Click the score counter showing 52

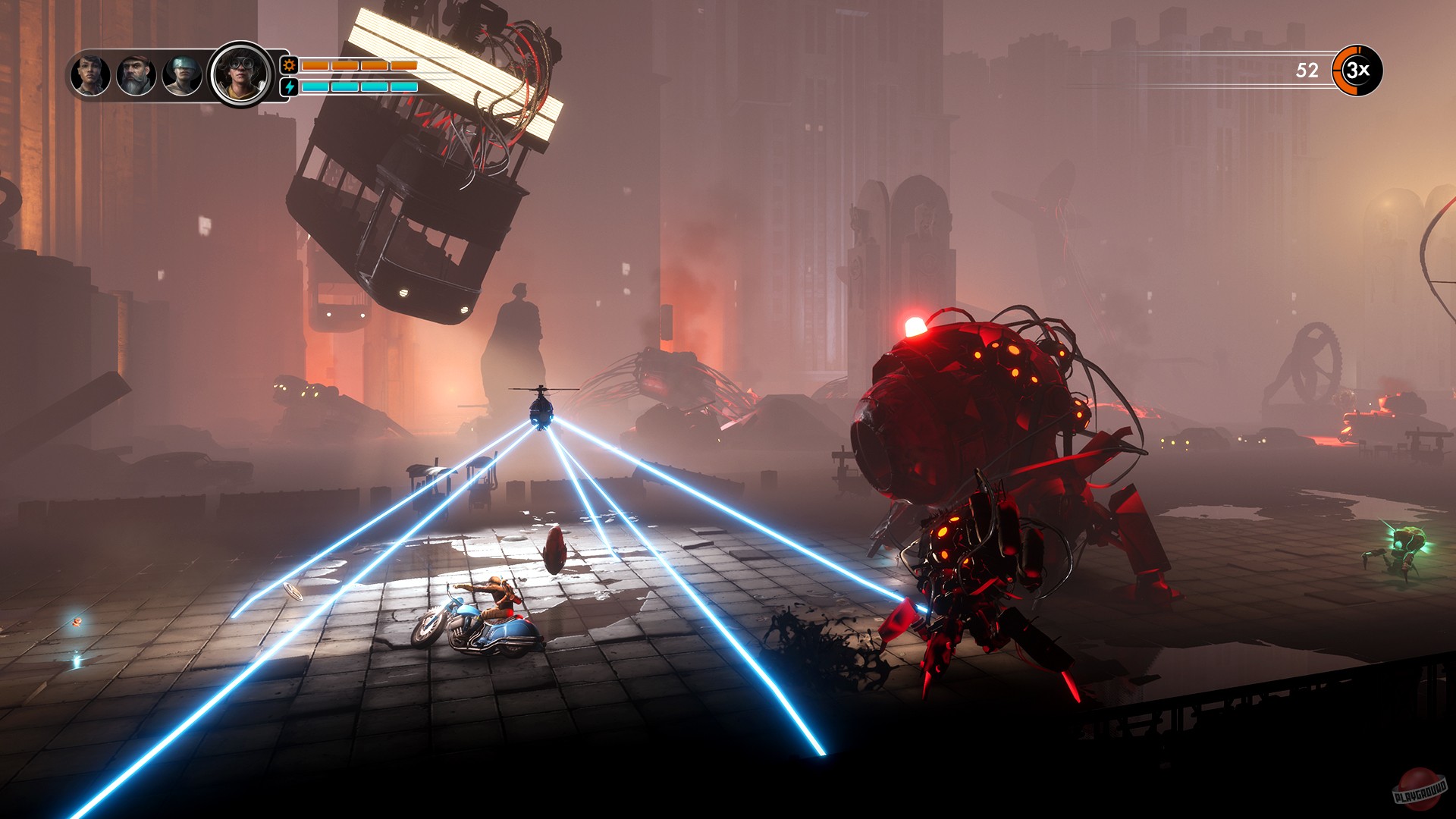(x=1306, y=71)
